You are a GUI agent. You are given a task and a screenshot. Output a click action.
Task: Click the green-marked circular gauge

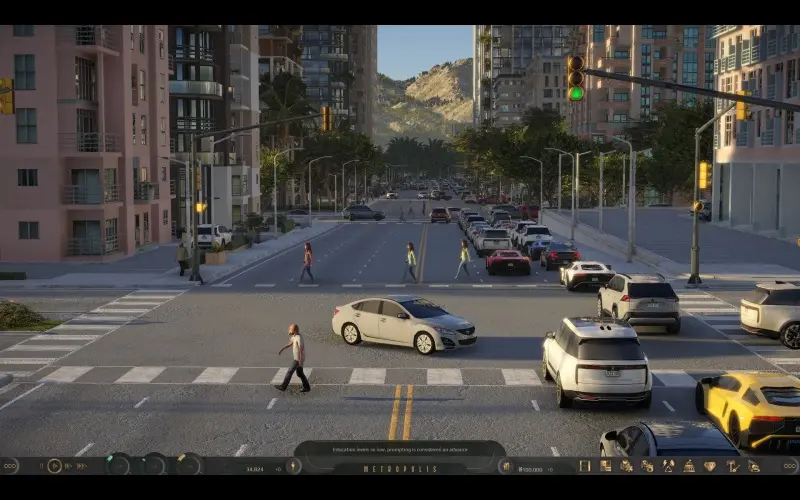click(119, 464)
